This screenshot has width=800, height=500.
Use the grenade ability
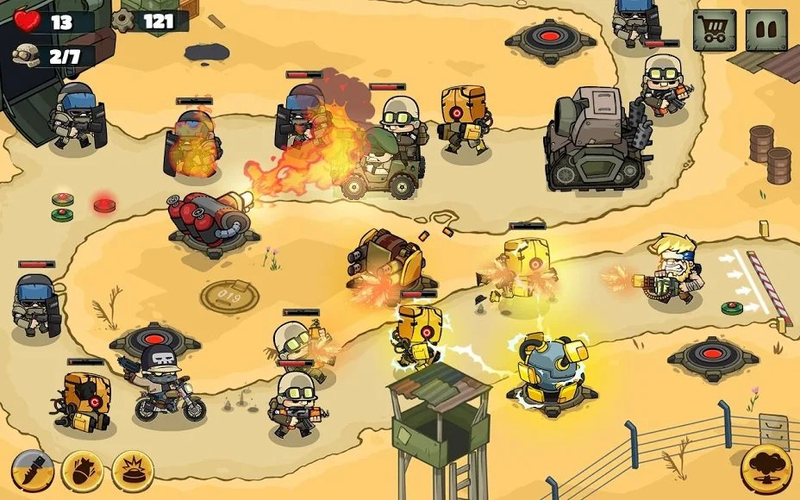pyautogui.click(x=82, y=470)
